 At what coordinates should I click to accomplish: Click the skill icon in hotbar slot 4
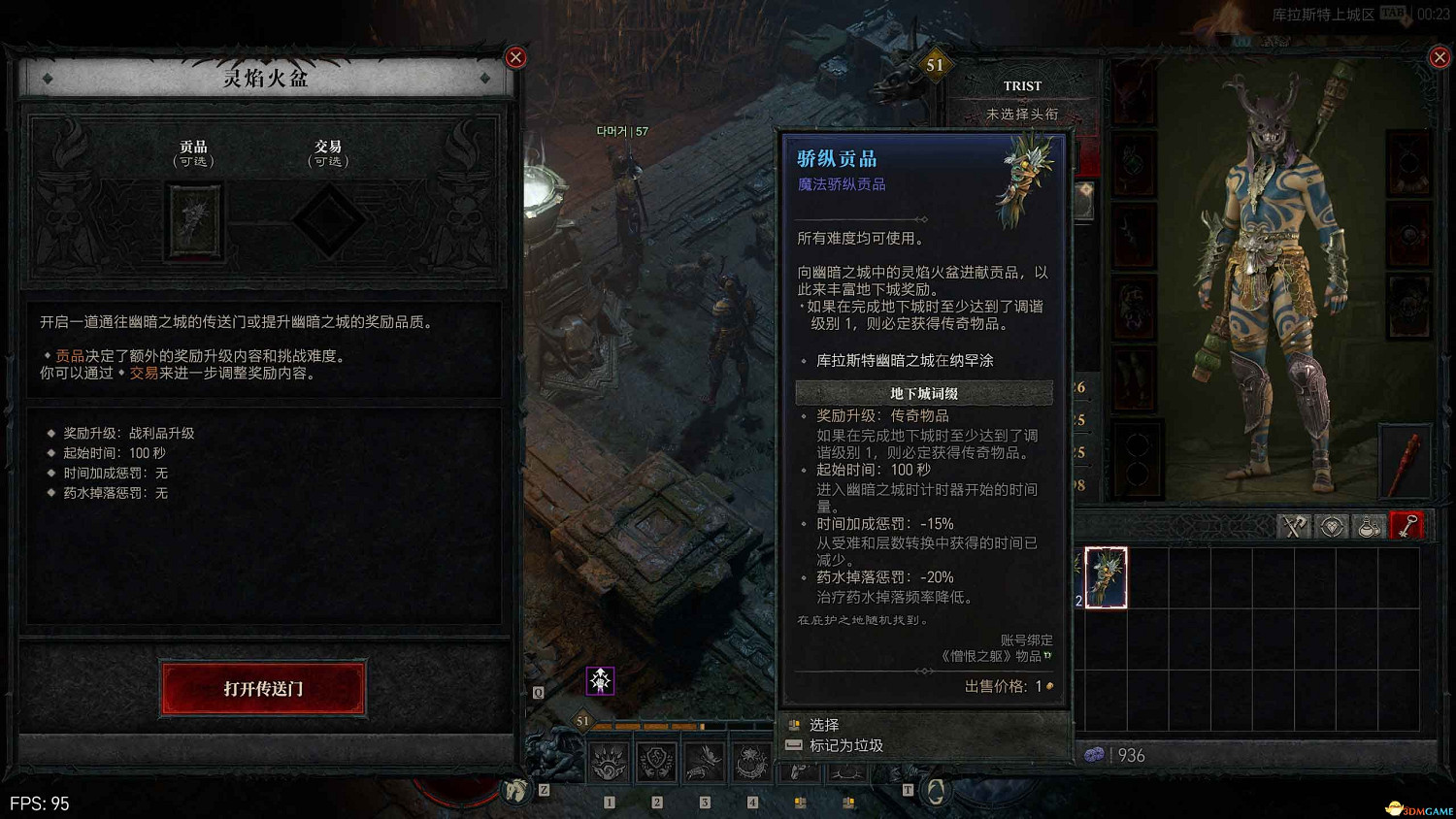pos(748,761)
